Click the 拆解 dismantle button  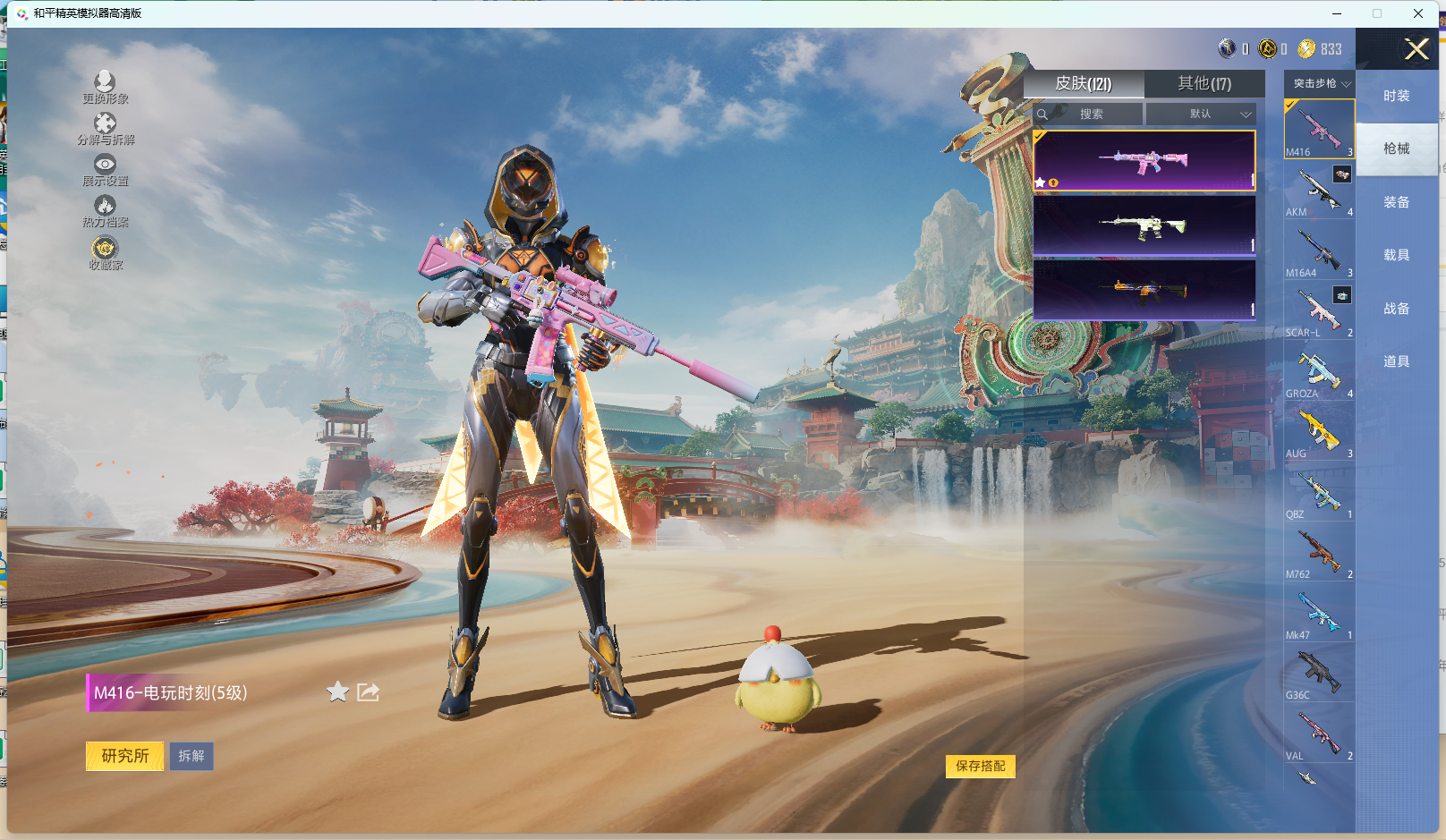click(x=191, y=756)
